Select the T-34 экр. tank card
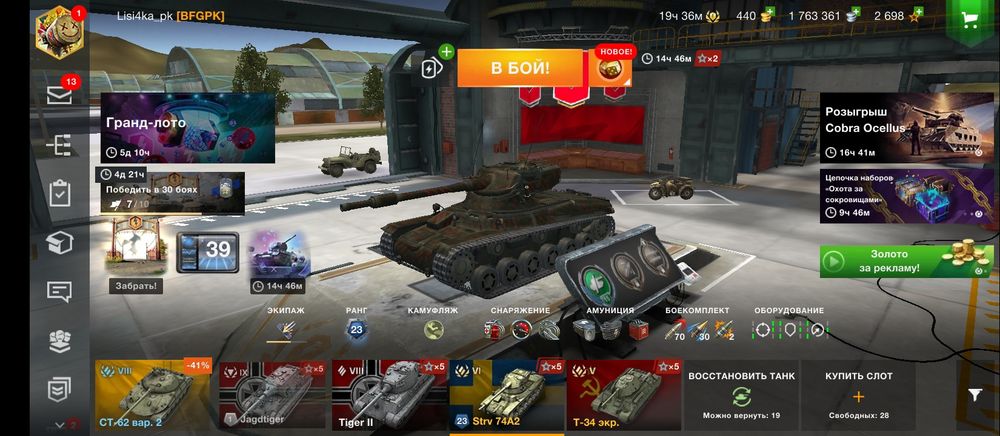This screenshot has width=1000, height=436. (x=622, y=395)
